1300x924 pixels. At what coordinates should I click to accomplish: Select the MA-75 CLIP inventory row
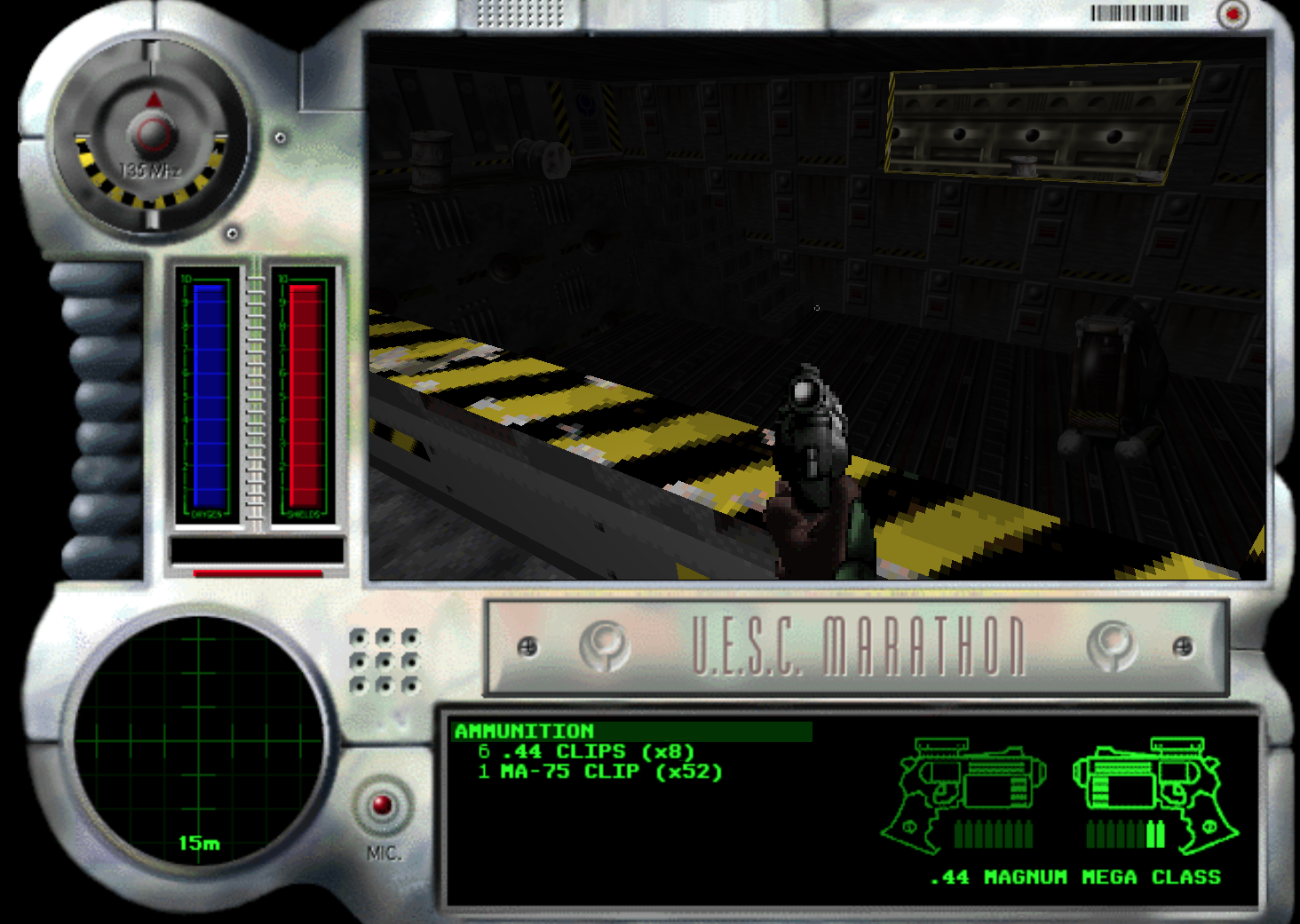pos(600,772)
